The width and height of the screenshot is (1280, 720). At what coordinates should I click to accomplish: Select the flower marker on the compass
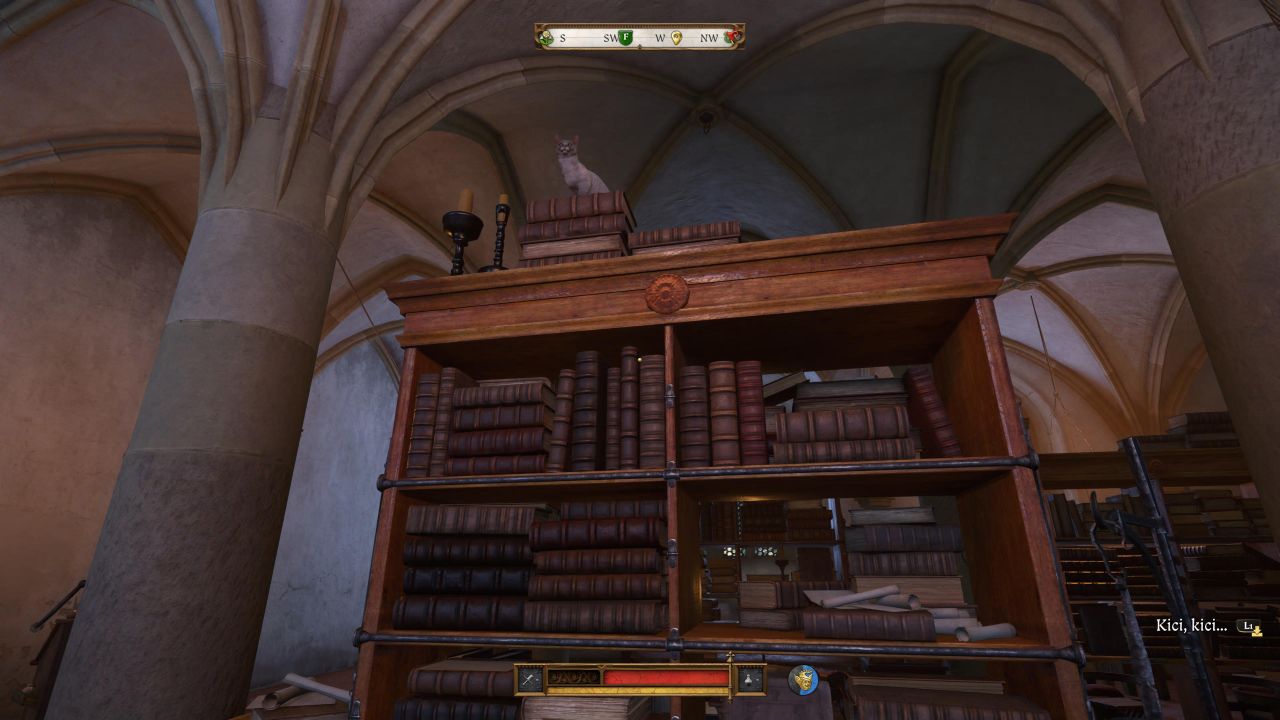546,38
